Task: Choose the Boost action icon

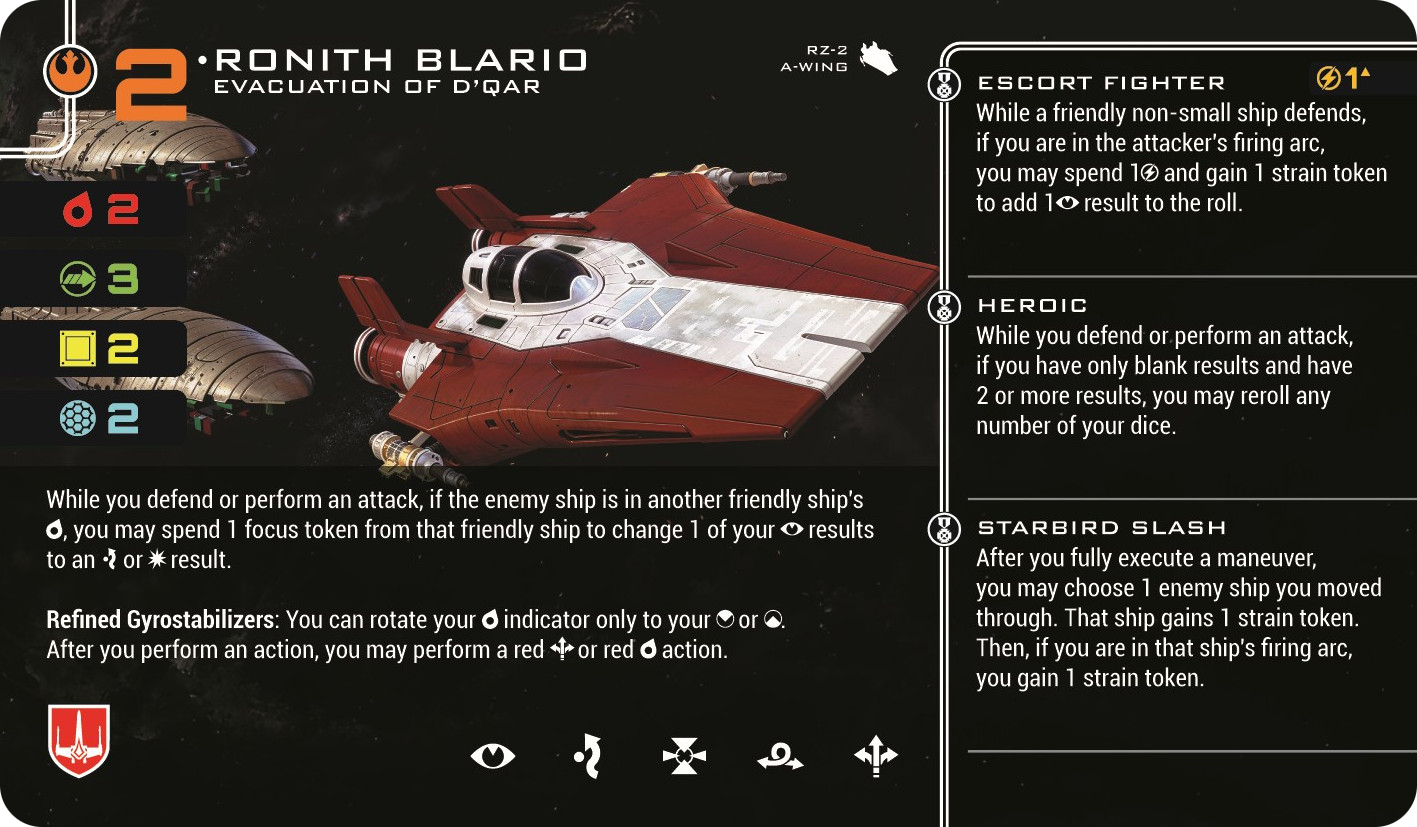Action: point(876,756)
